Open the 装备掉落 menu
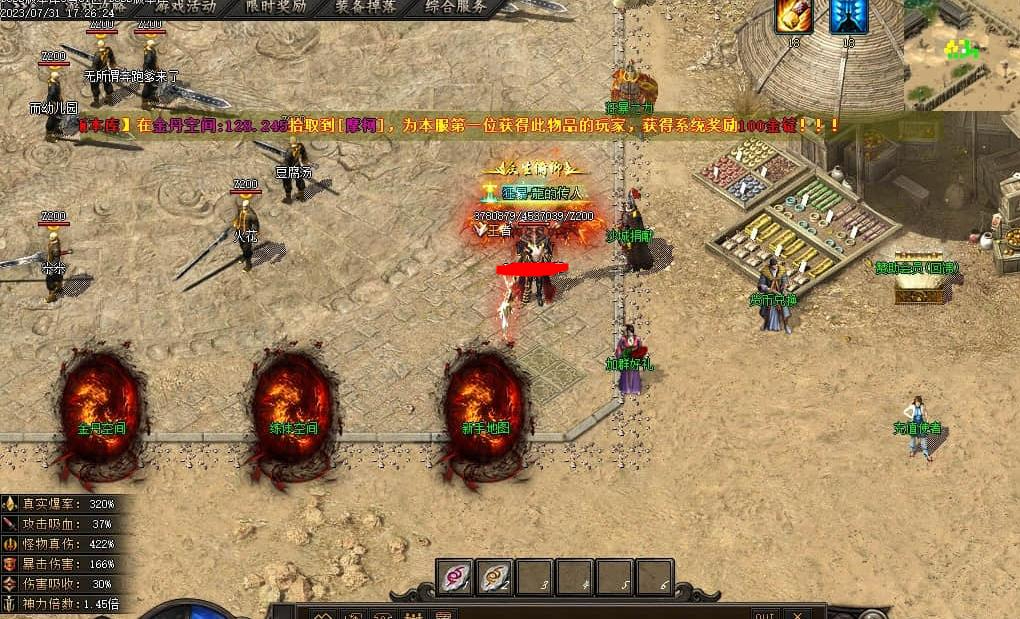The width and height of the screenshot is (1020, 619). 366,6
